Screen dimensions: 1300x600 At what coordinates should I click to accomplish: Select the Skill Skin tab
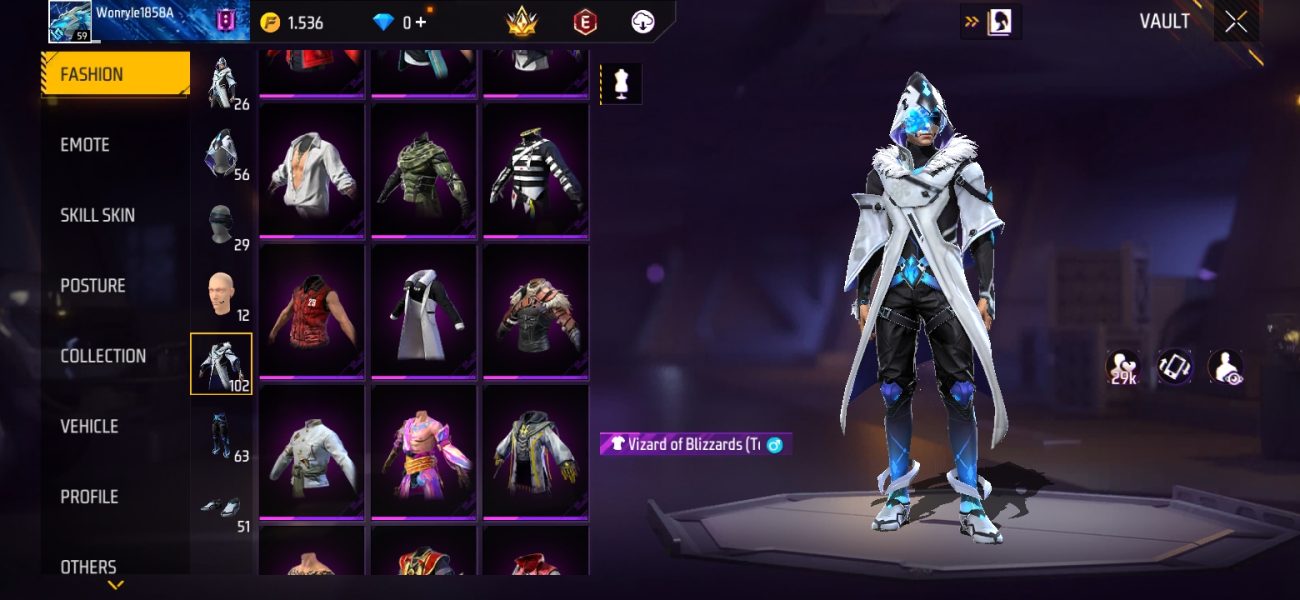coord(97,215)
